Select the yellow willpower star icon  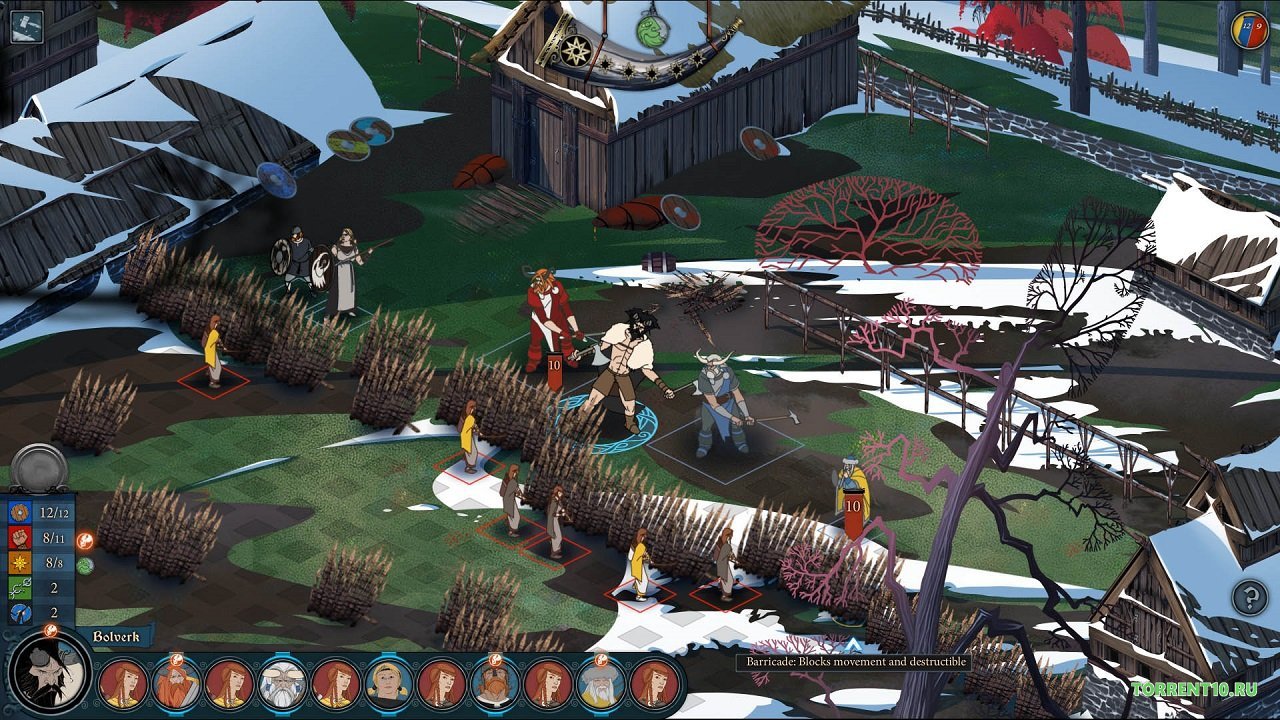[20, 563]
